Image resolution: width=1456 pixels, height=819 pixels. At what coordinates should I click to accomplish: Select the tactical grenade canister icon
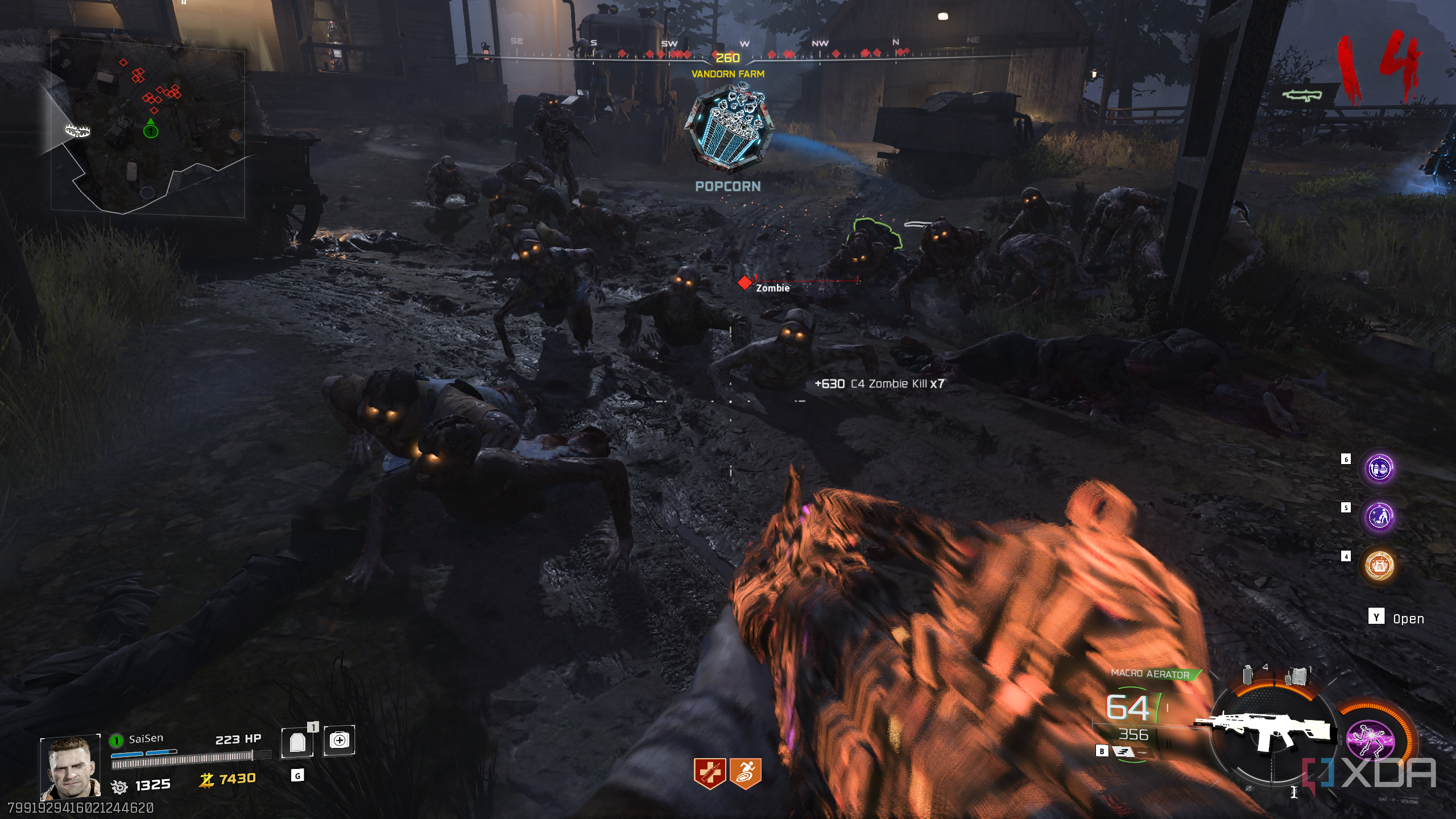pyautogui.click(x=1248, y=675)
